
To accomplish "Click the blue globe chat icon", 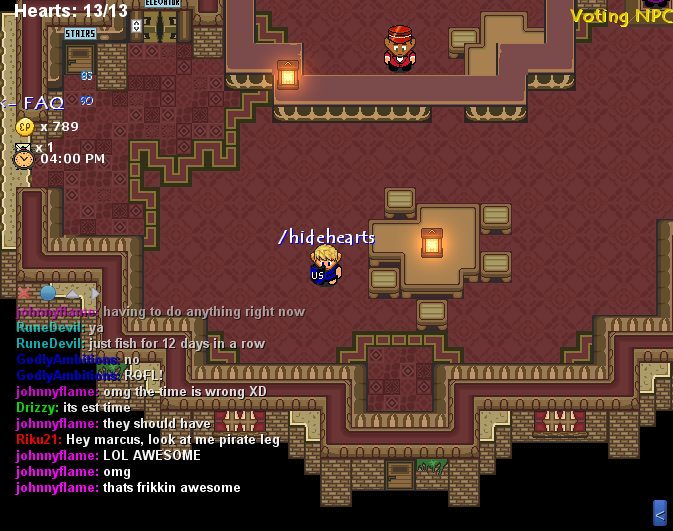I will (48, 293).
